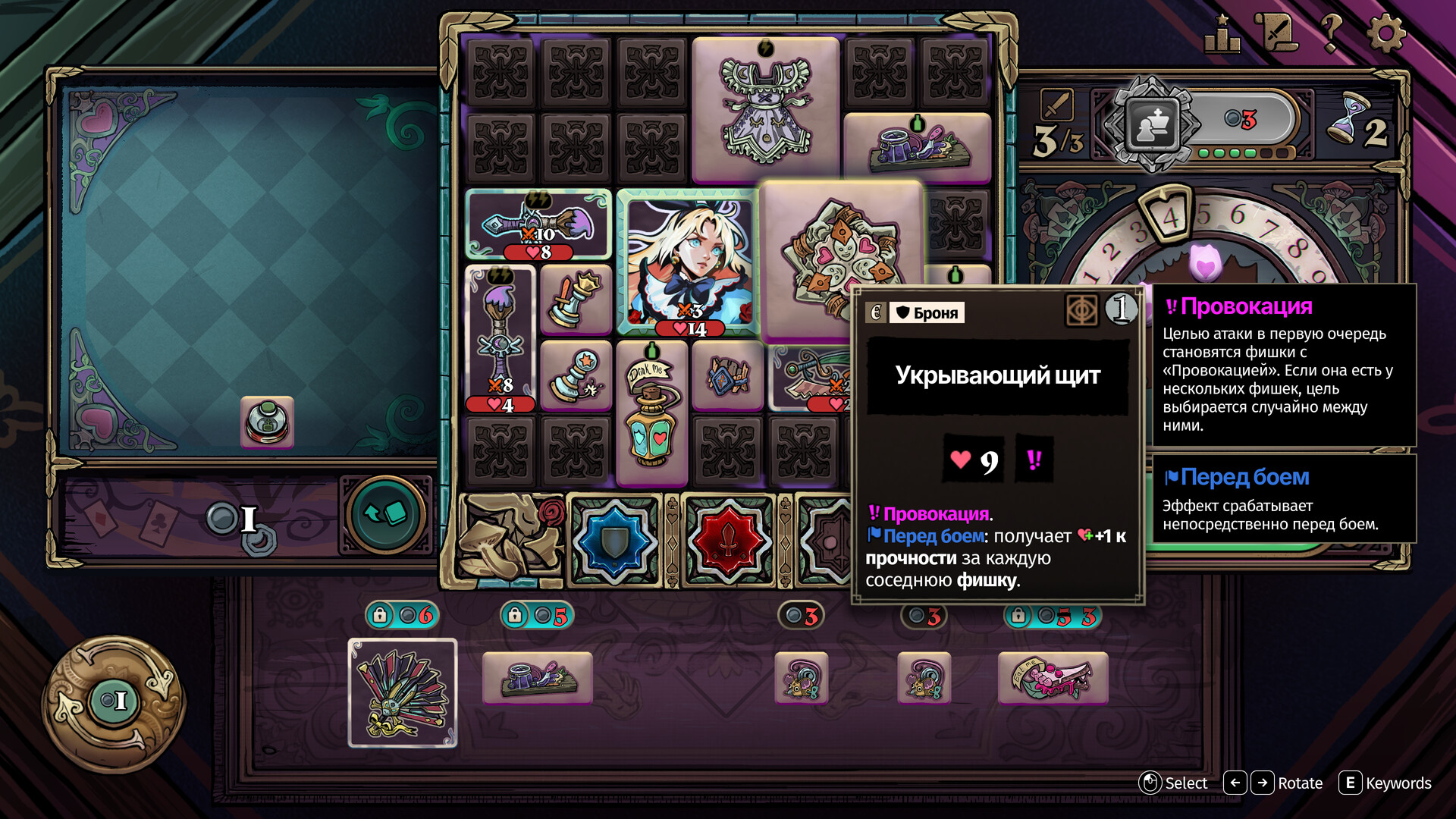Reroll the shop with the round bronze button
Screen dimensions: 1456x819
point(113,701)
